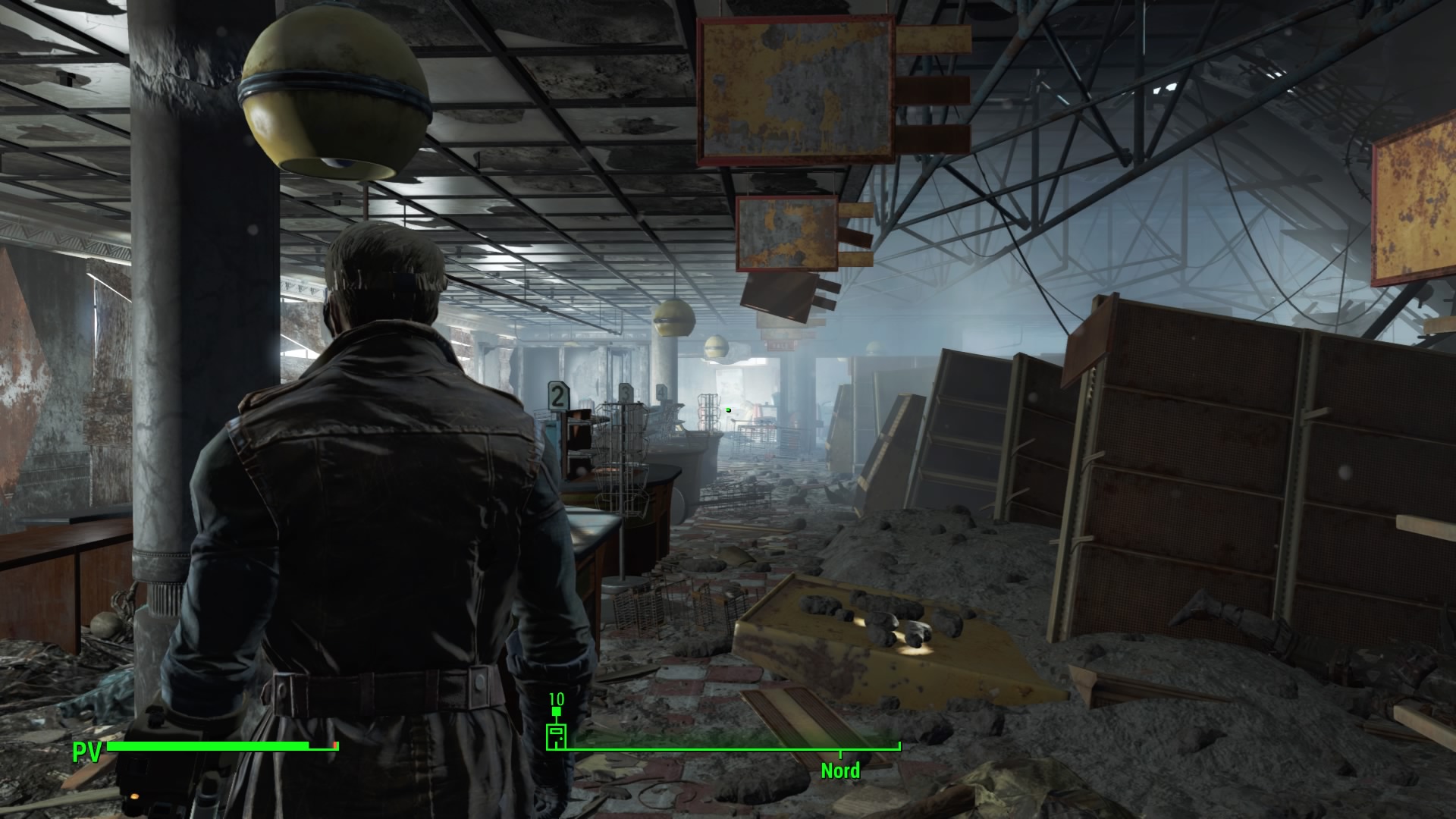The image size is (1456, 819).
Task: Click the faded poster on the back wall
Action: pyautogui.click(x=728, y=383)
